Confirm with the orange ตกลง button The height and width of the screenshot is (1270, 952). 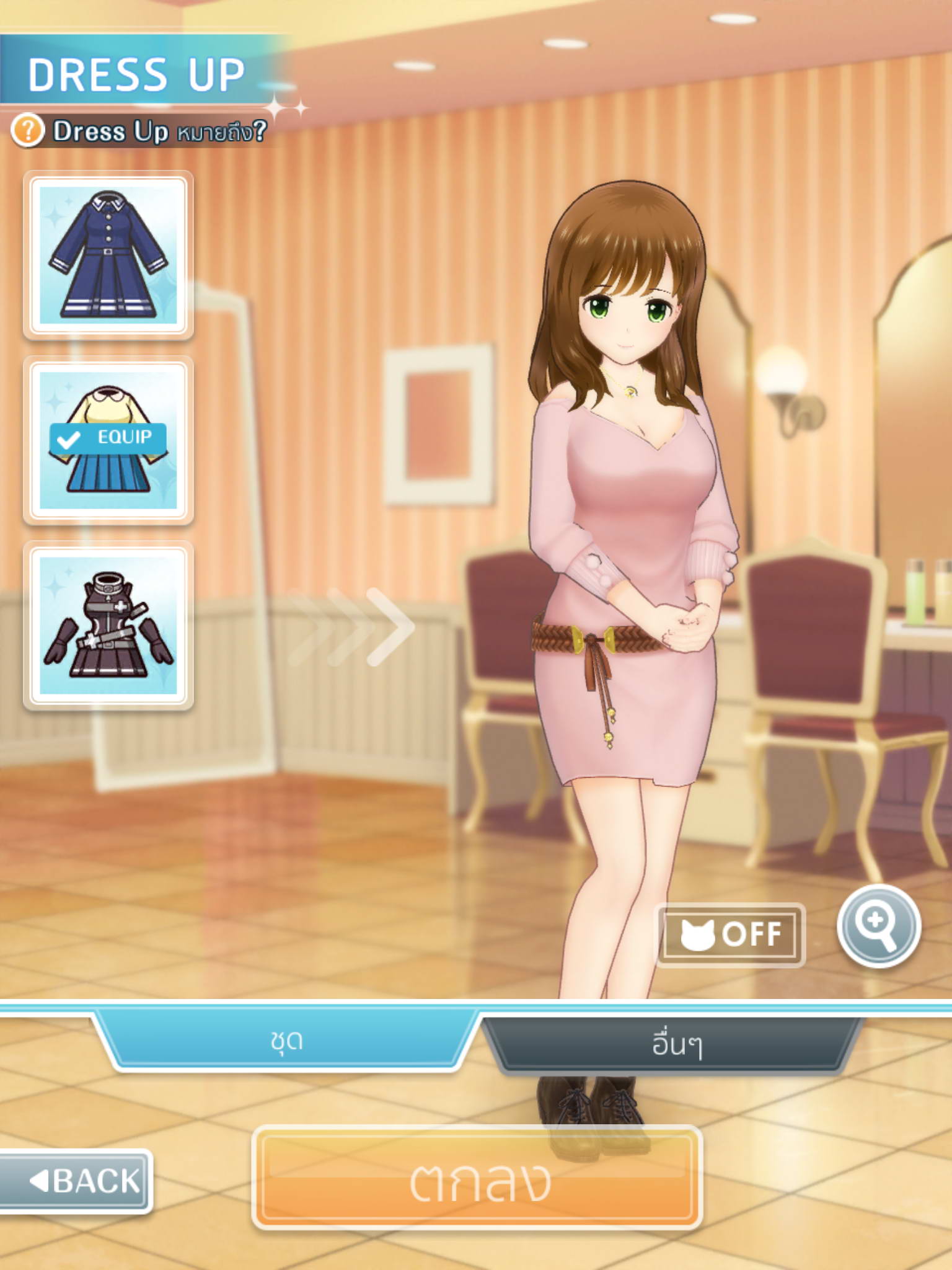pyautogui.click(x=477, y=1179)
